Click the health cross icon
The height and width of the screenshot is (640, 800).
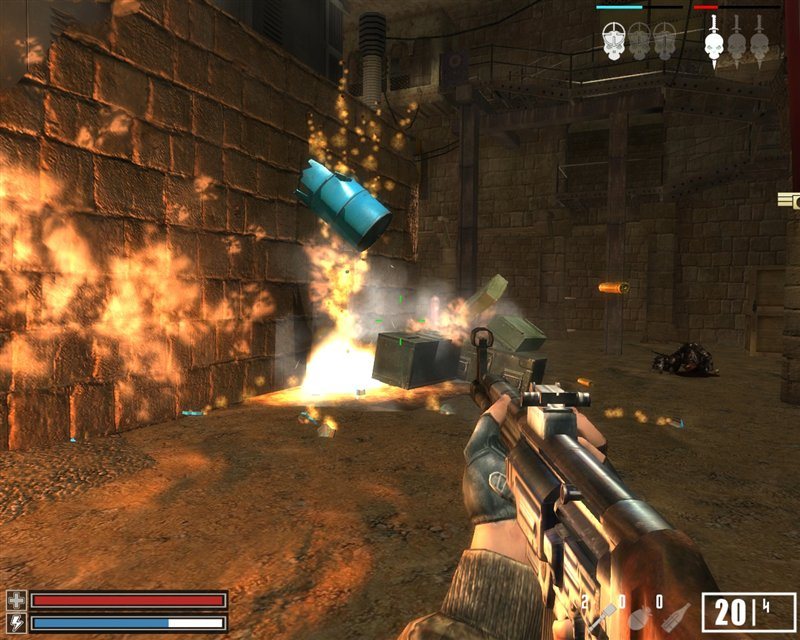point(16,600)
